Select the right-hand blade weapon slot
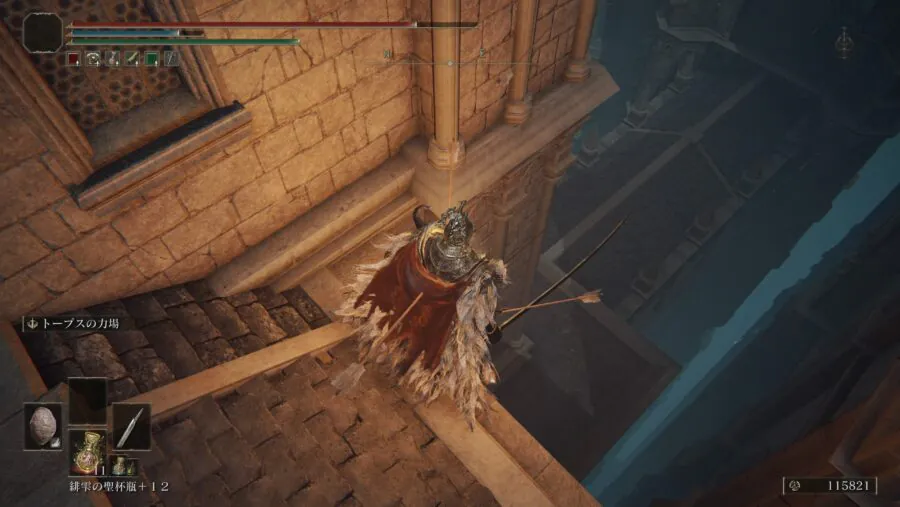This screenshot has width=900, height=507. (131, 426)
